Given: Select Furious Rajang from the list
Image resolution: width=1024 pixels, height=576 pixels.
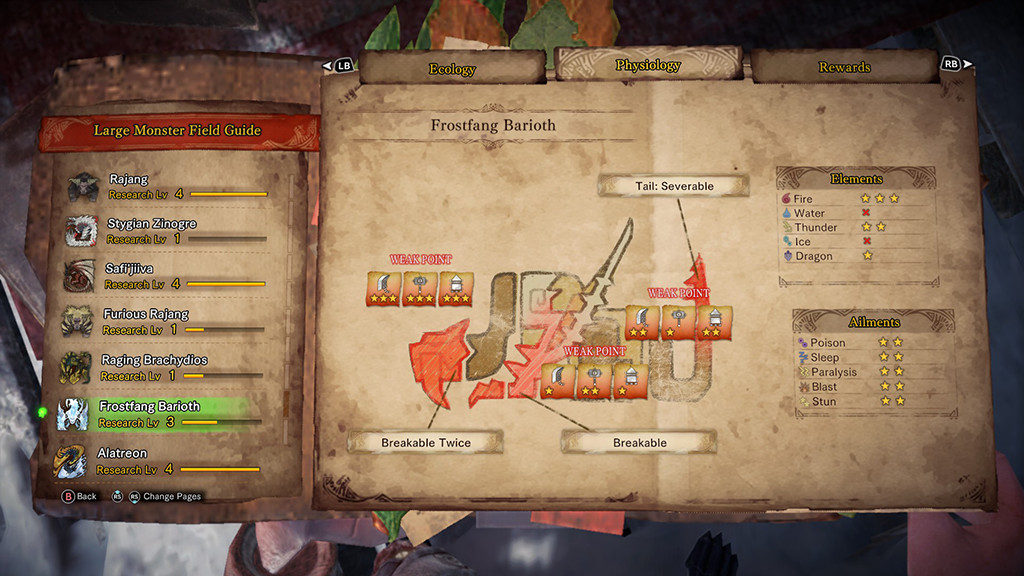Looking at the screenshot, I should click(165, 321).
